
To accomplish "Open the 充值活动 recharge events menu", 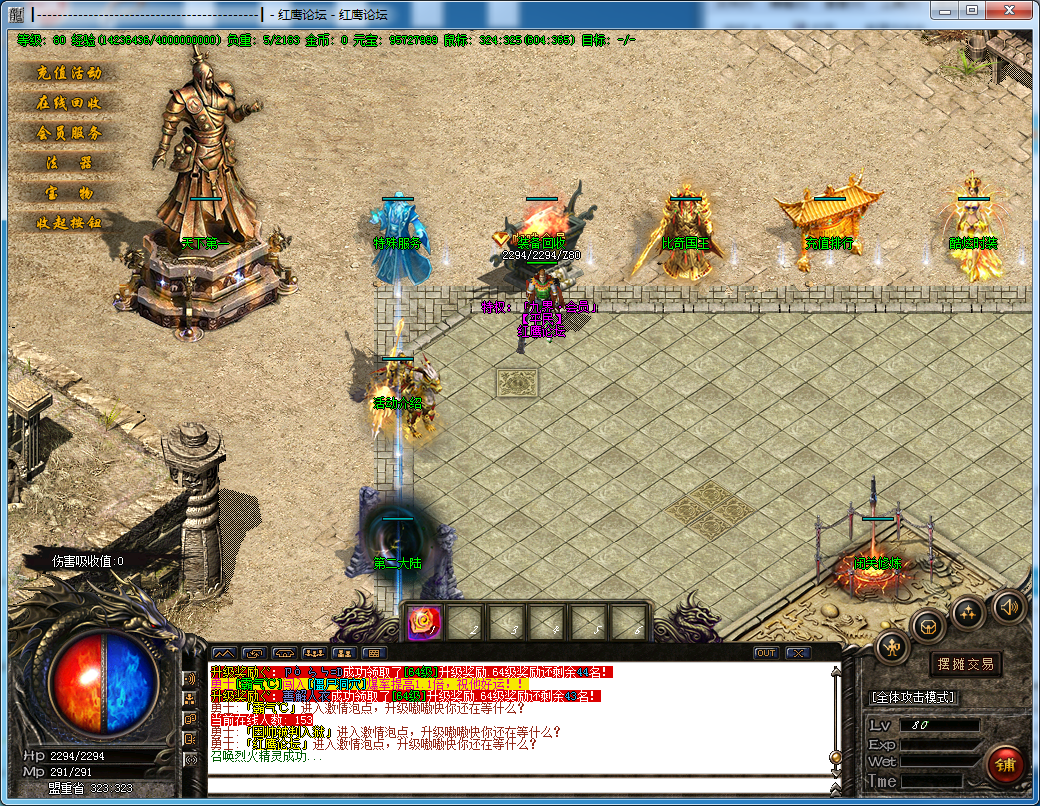I will coord(69,73).
